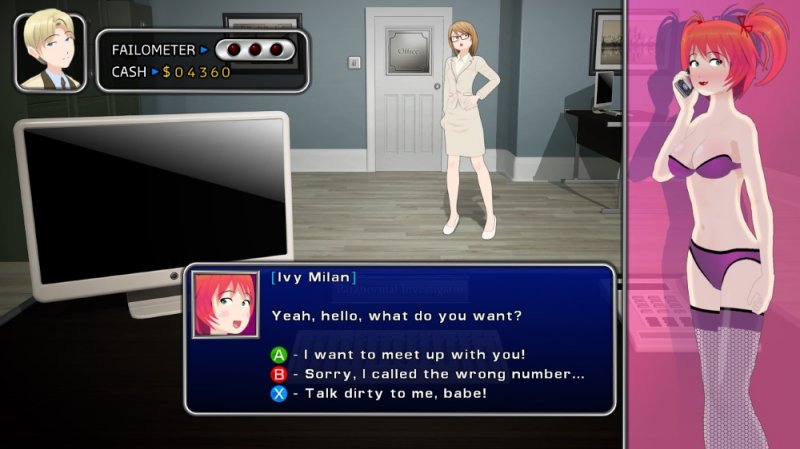Image resolution: width=800 pixels, height=449 pixels.
Task: Click the blond player portrait in the HUD
Action: (49, 52)
